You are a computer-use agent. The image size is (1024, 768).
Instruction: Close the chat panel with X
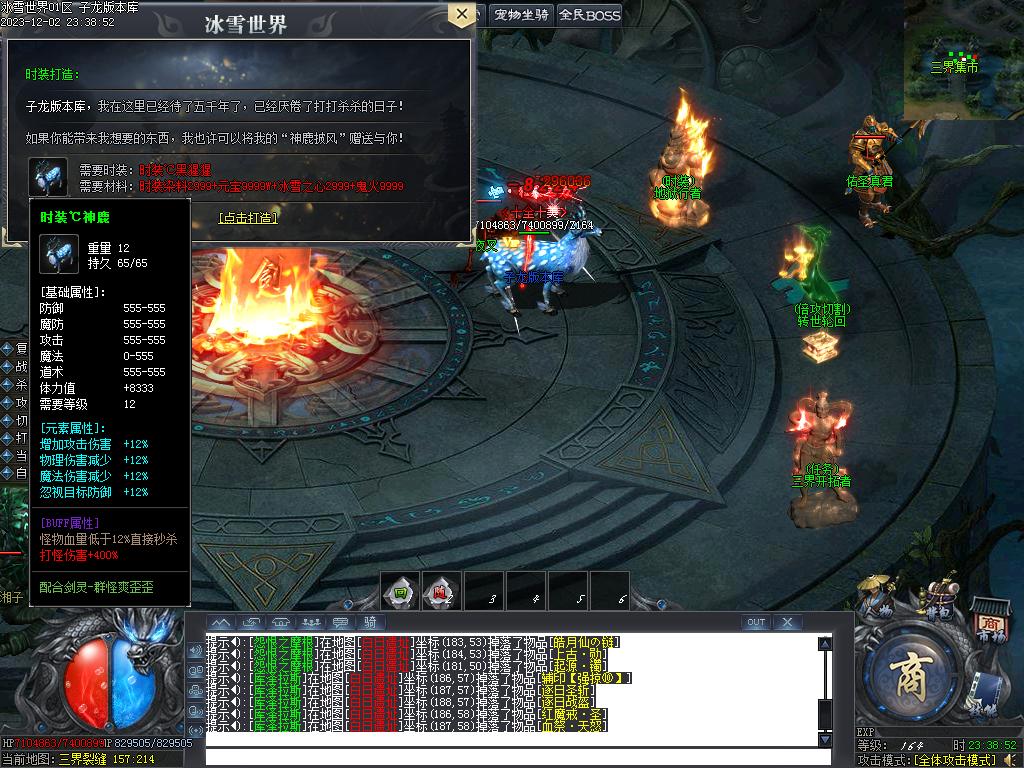[x=788, y=622]
